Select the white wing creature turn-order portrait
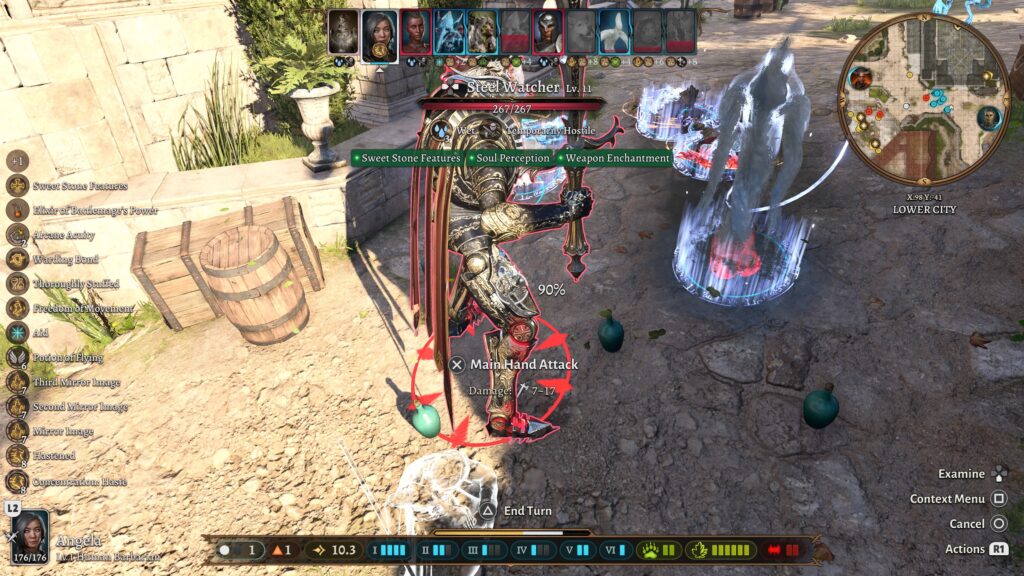This screenshot has height=576, width=1024. click(613, 32)
